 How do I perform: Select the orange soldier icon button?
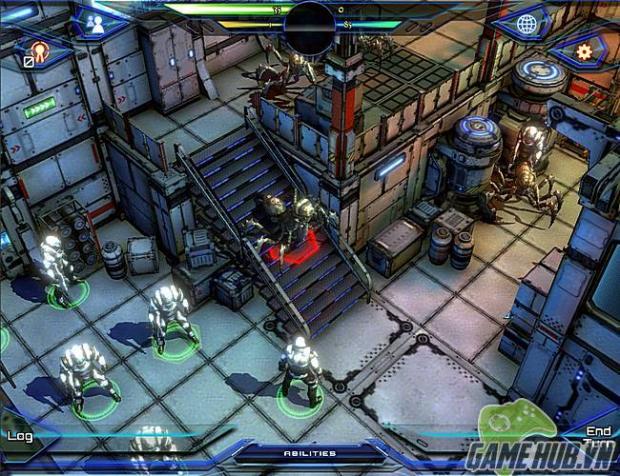(x=40, y=50)
